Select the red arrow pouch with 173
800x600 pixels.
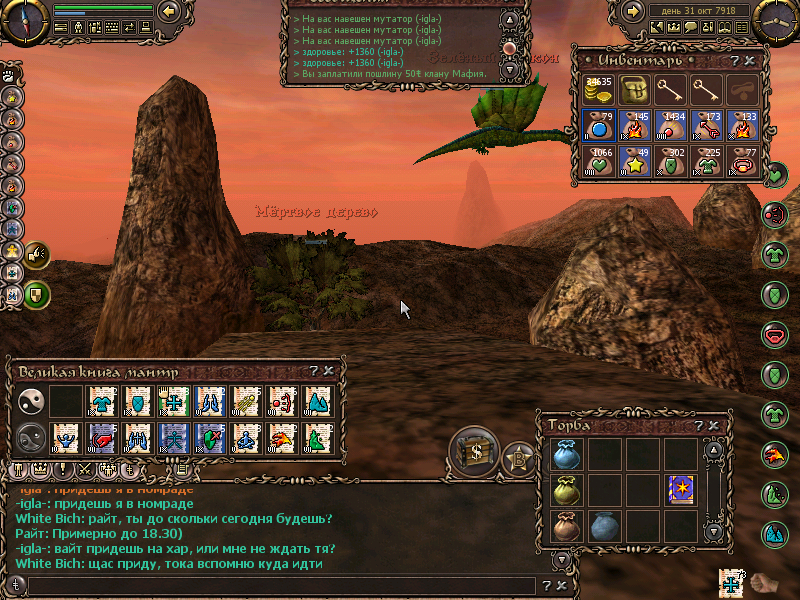[706, 125]
